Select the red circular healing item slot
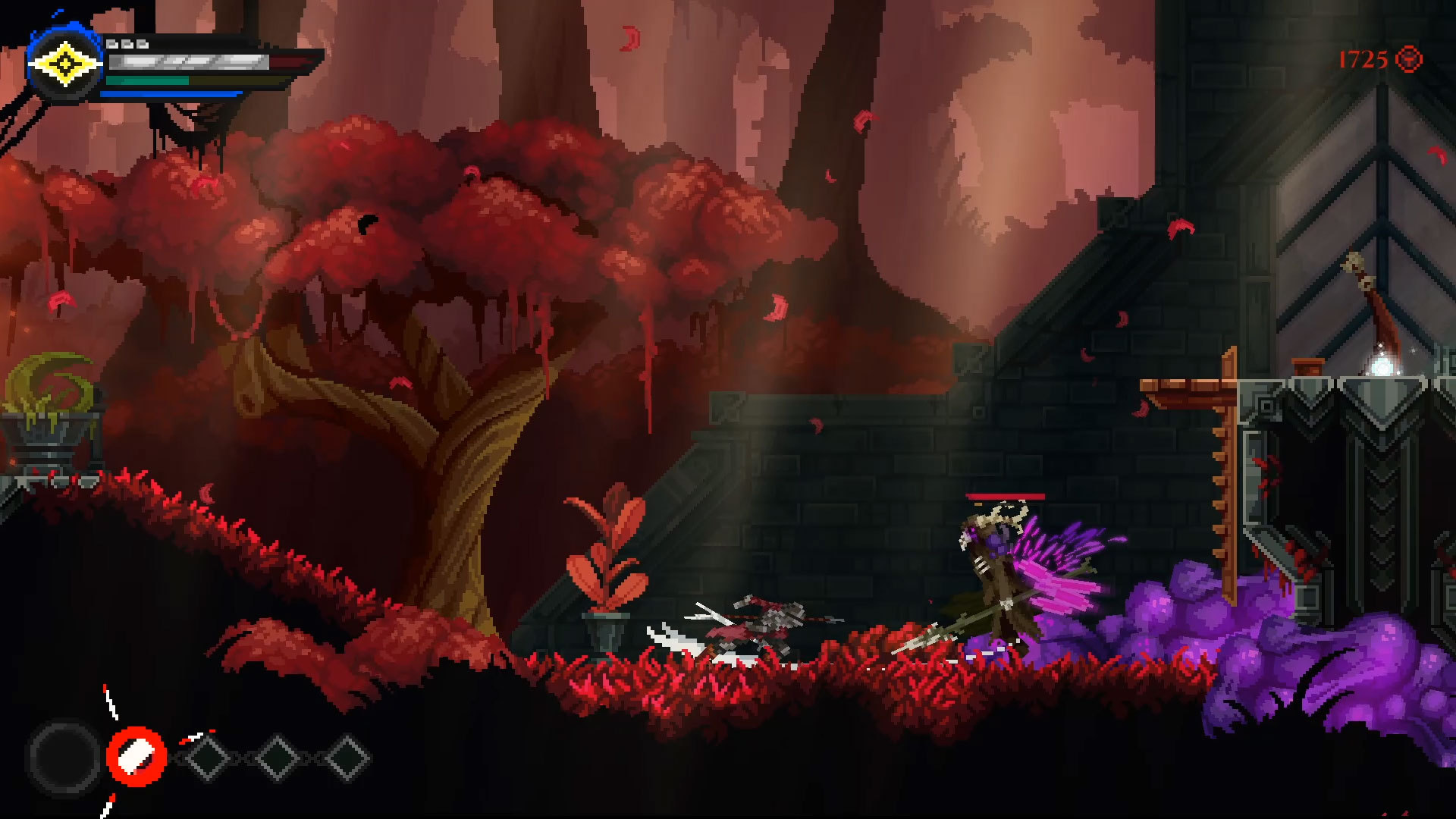Screen dimensions: 1456x819 pyautogui.click(x=136, y=756)
